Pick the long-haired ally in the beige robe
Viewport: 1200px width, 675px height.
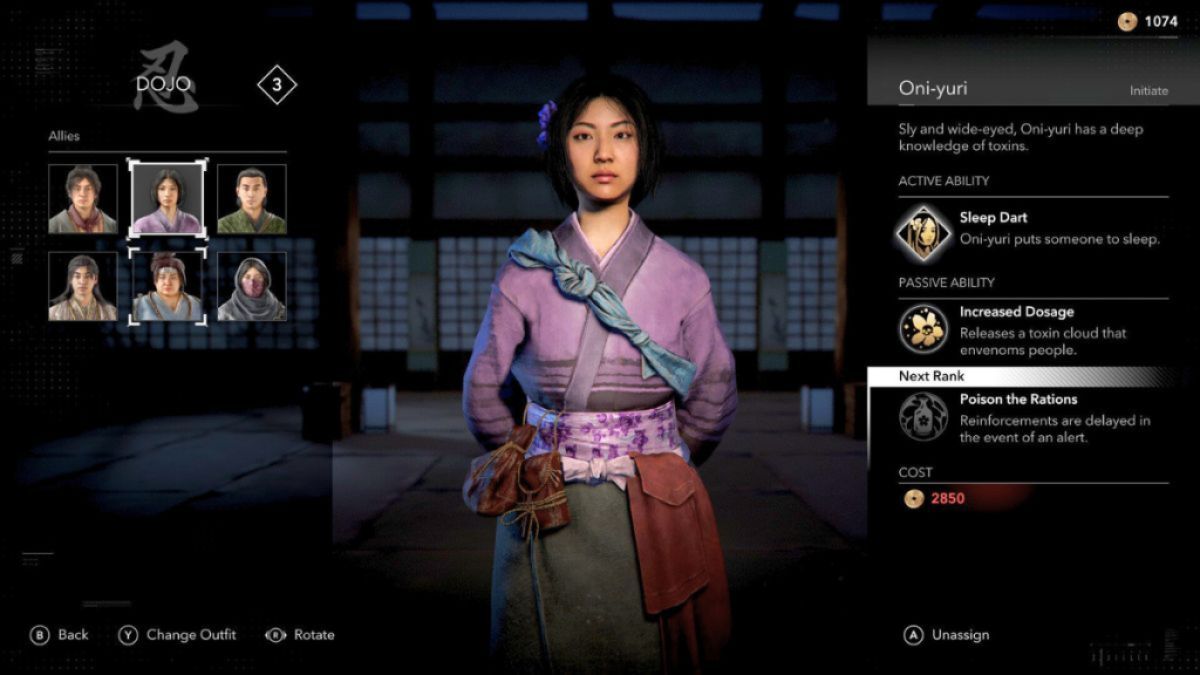point(83,286)
